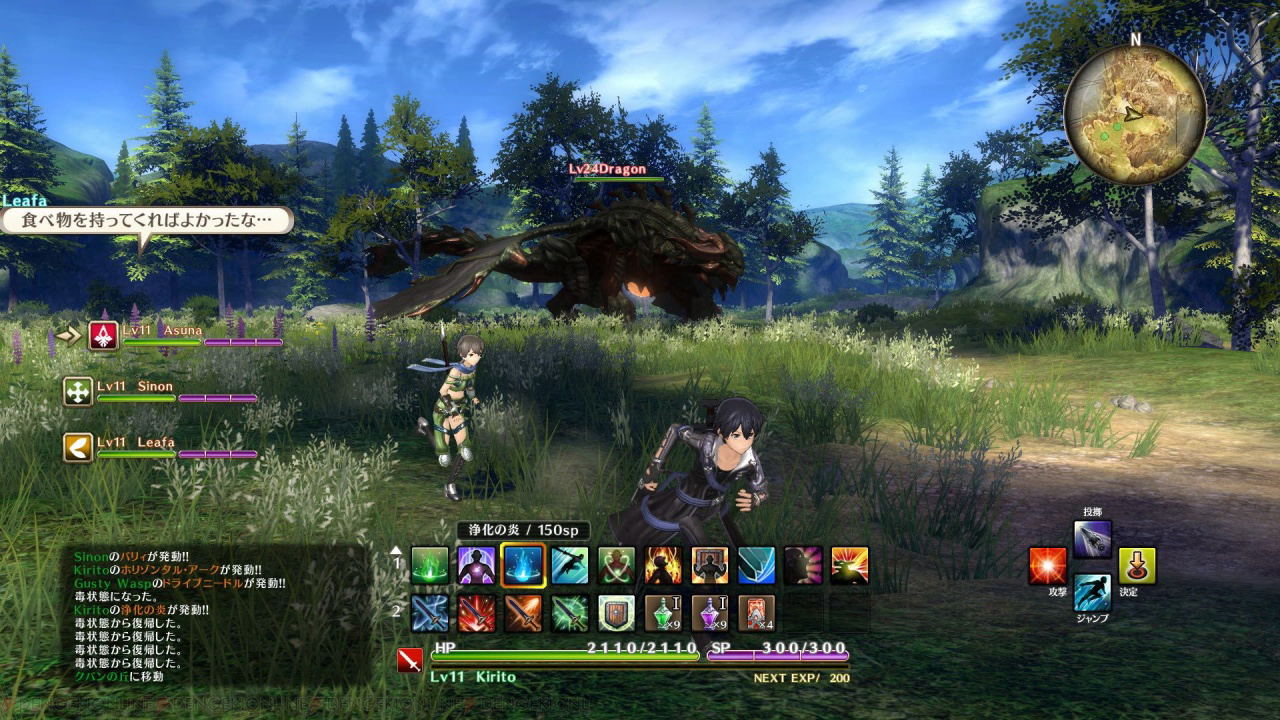Use the purple potion item slot
Image resolution: width=1280 pixels, height=720 pixels.
tap(710, 612)
